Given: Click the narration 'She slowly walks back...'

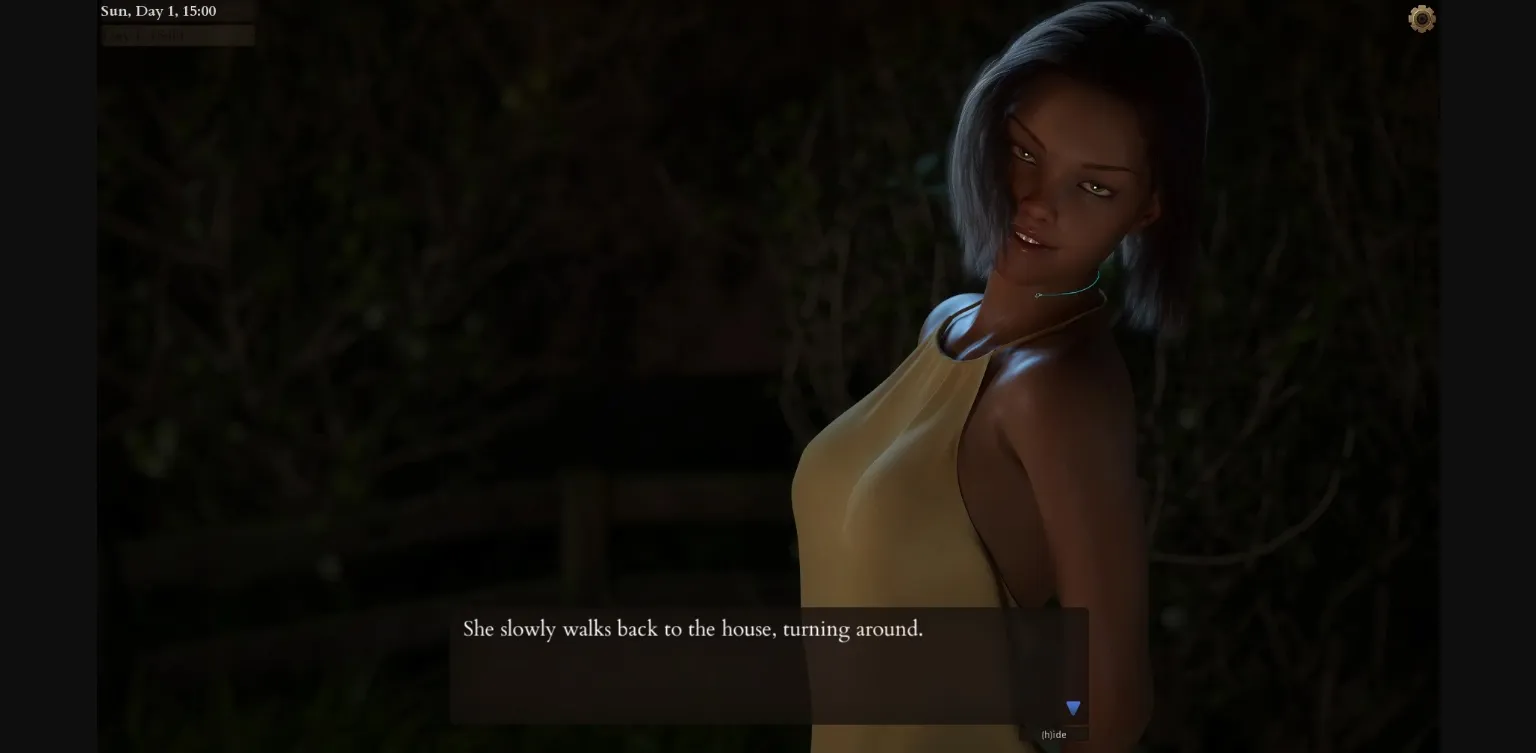Looking at the screenshot, I should (x=692, y=629).
